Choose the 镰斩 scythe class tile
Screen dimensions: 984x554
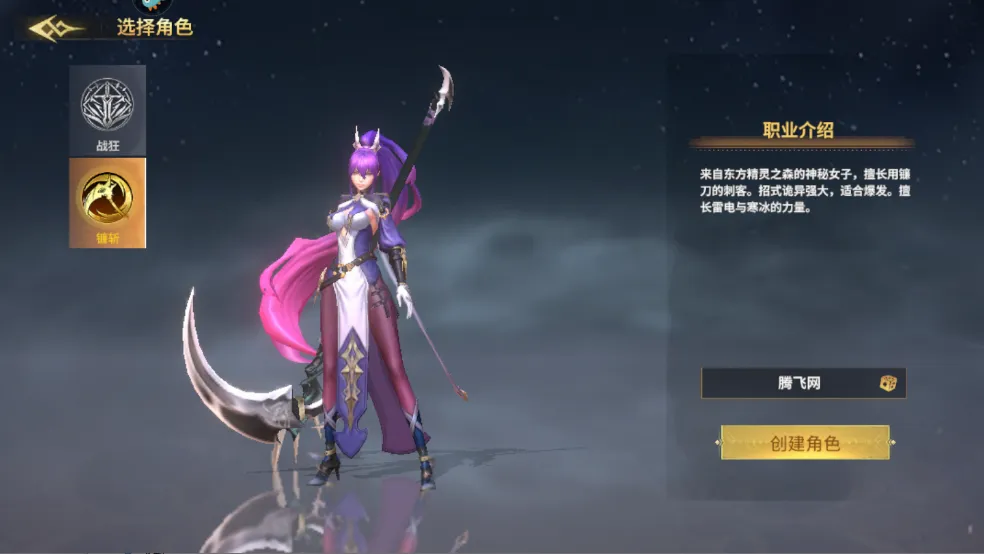107,202
